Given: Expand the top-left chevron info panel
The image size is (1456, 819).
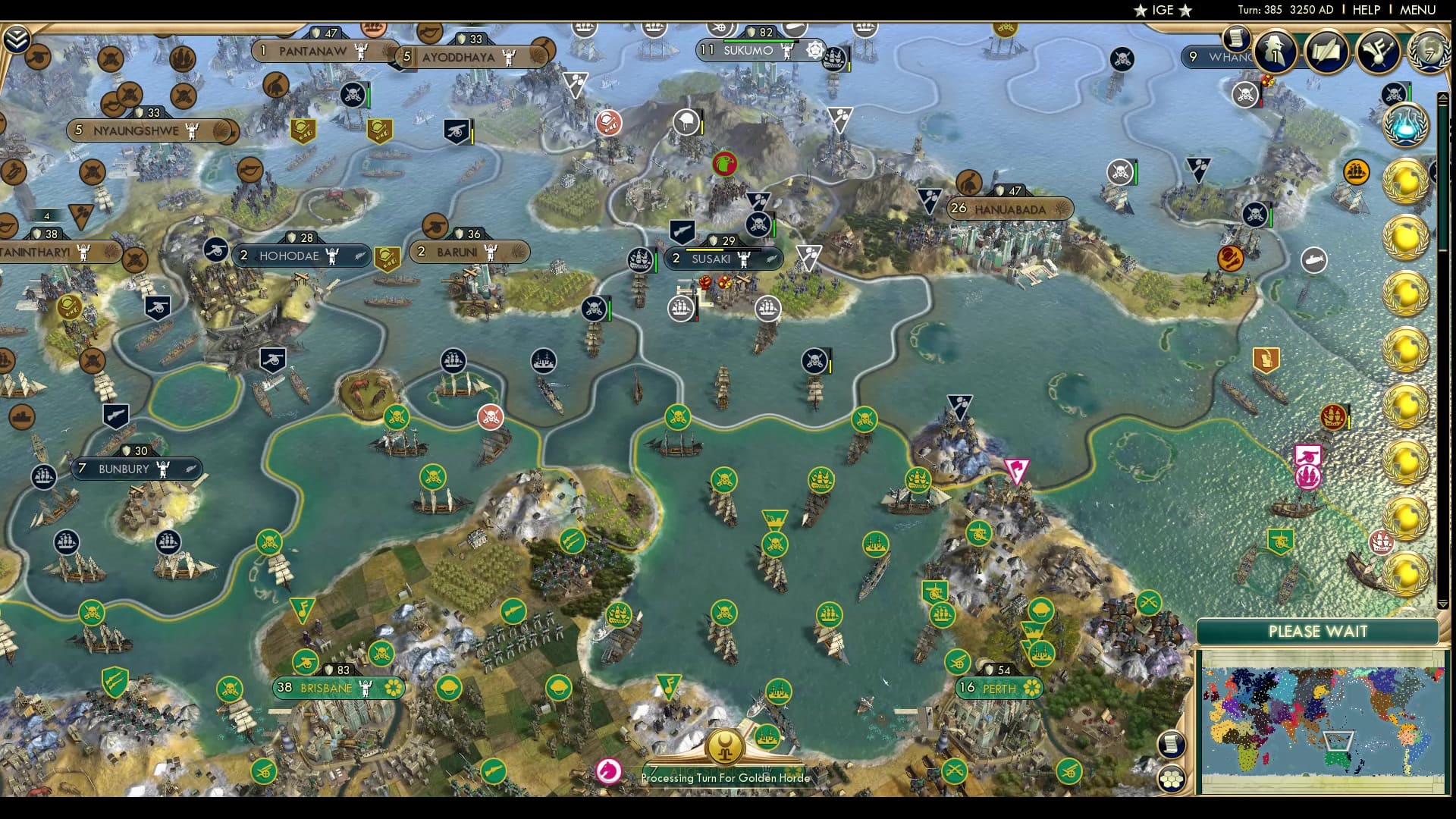Looking at the screenshot, I should tap(17, 39).
